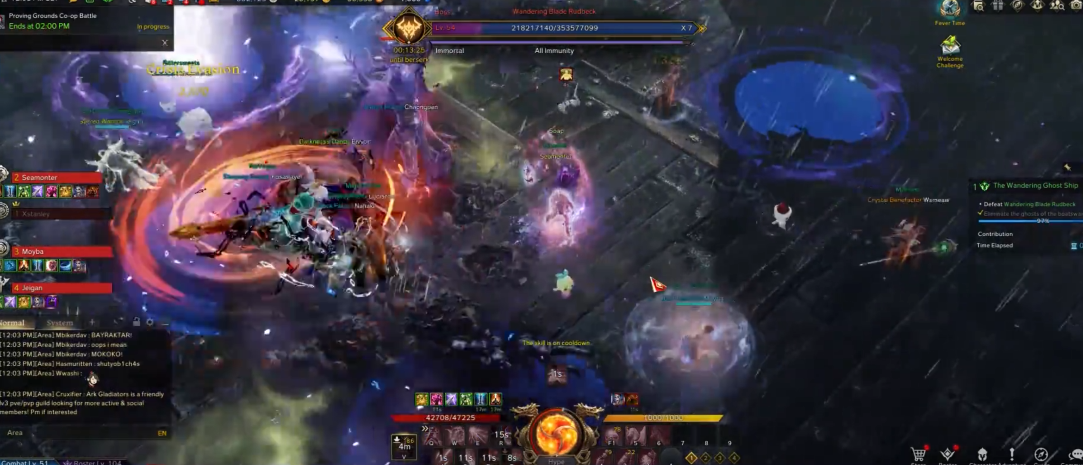Image resolution: width=1083 pixels, height=465 pixels.
Task: Open the Character helmet menu icon
Action: click(981, 455)
